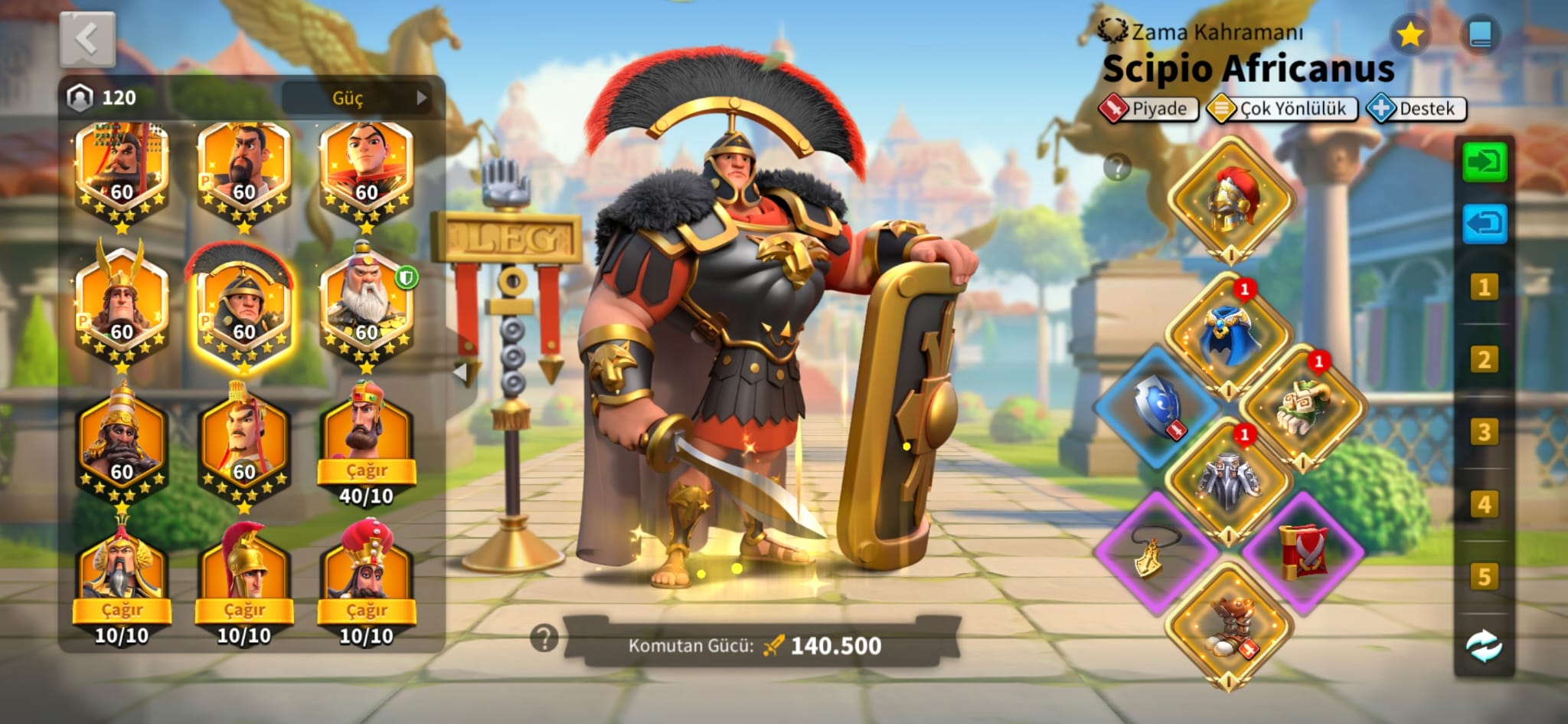Click the green arrow equip button

pos(1484,162)
